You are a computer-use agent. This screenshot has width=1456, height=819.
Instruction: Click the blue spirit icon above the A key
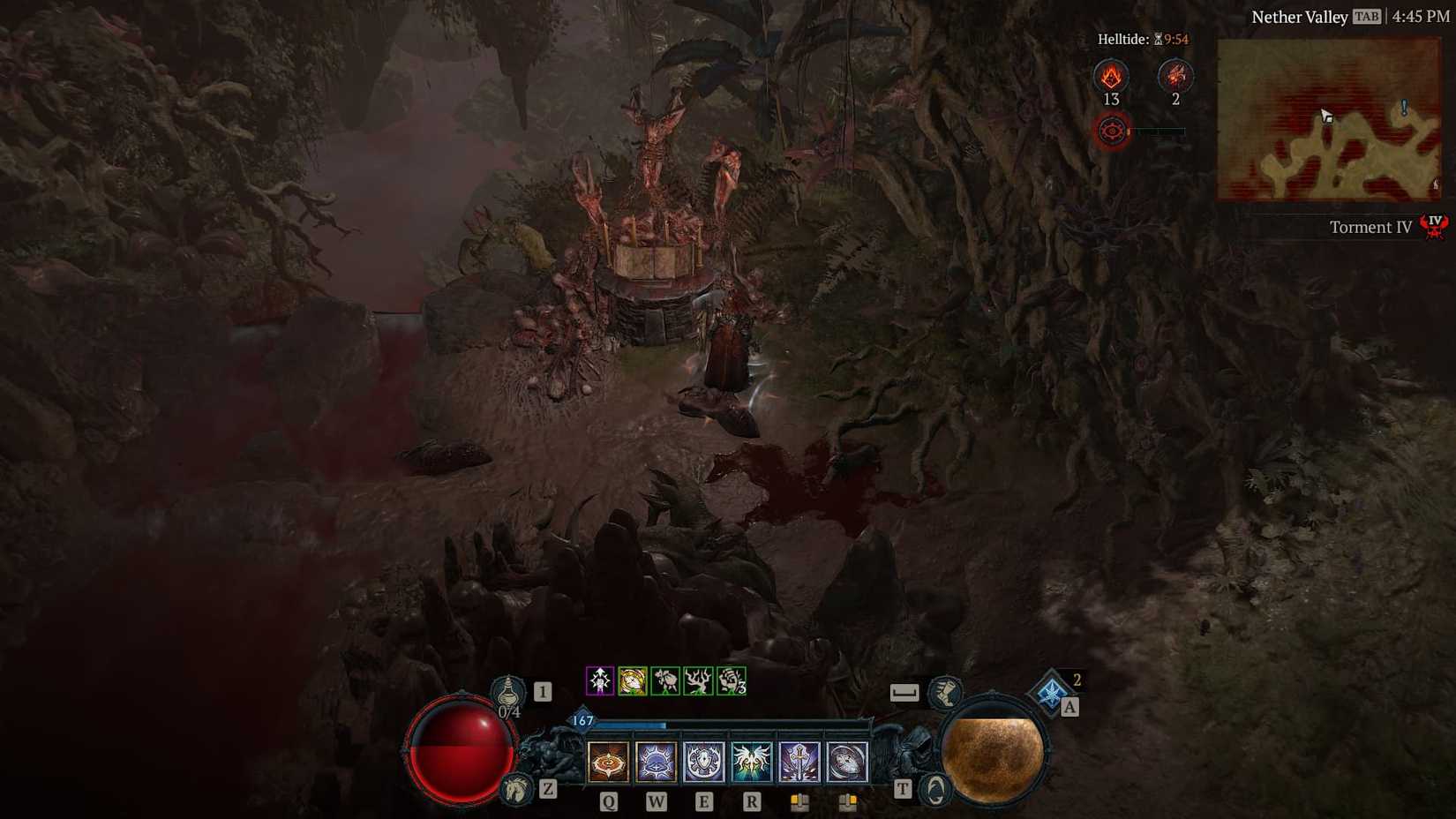1051,690
